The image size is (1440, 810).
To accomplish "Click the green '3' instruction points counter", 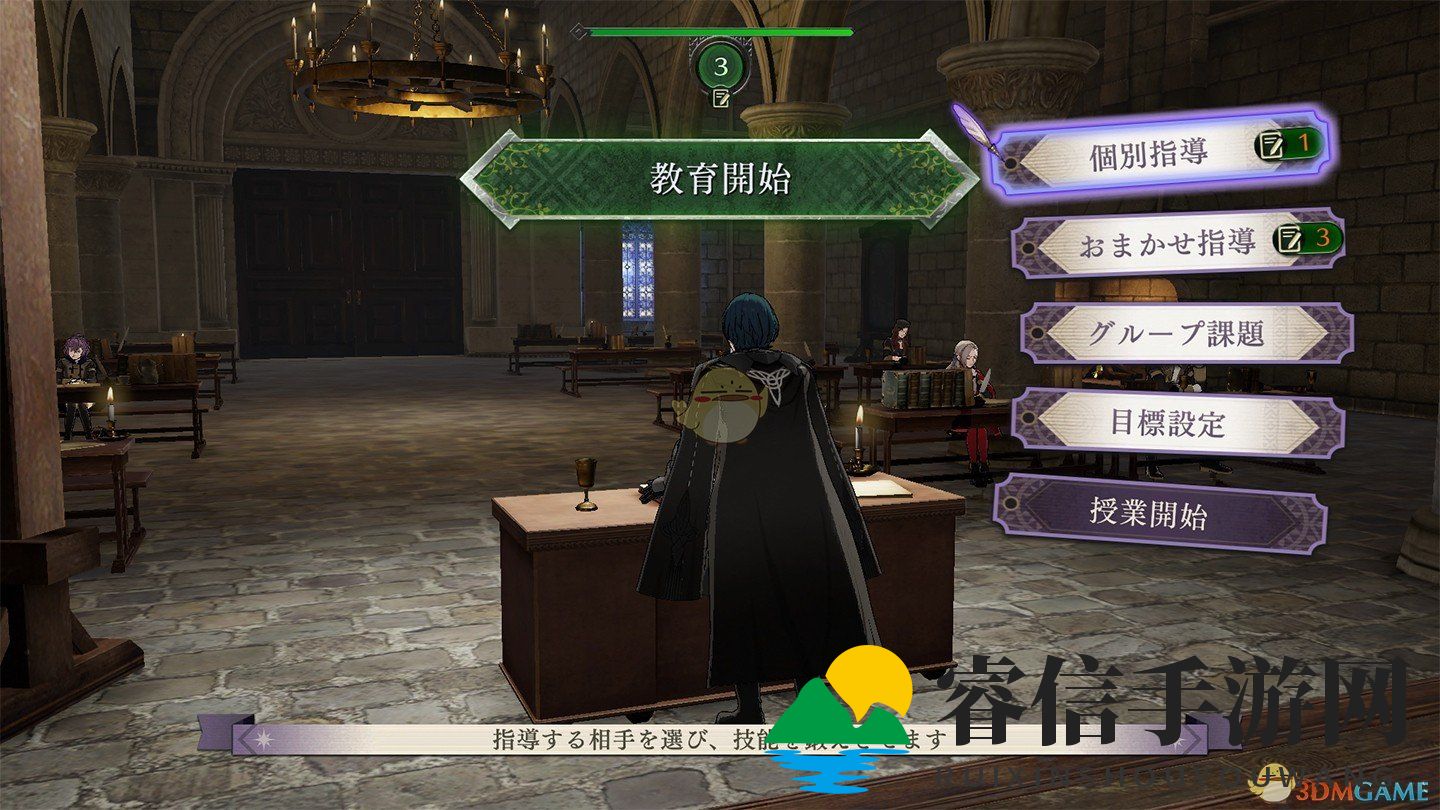I will [x=720, y=66].
